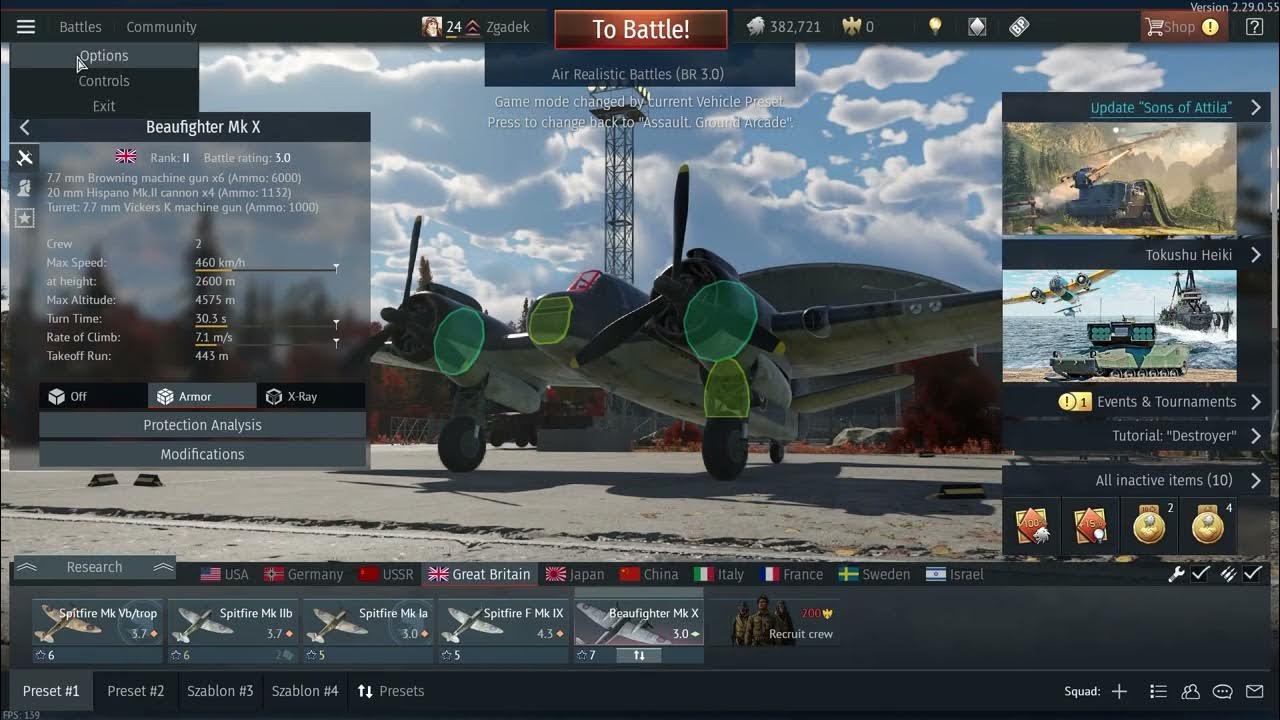Expand All inactive items list
Screen dimensions: 1280x720
(1164, 480)
